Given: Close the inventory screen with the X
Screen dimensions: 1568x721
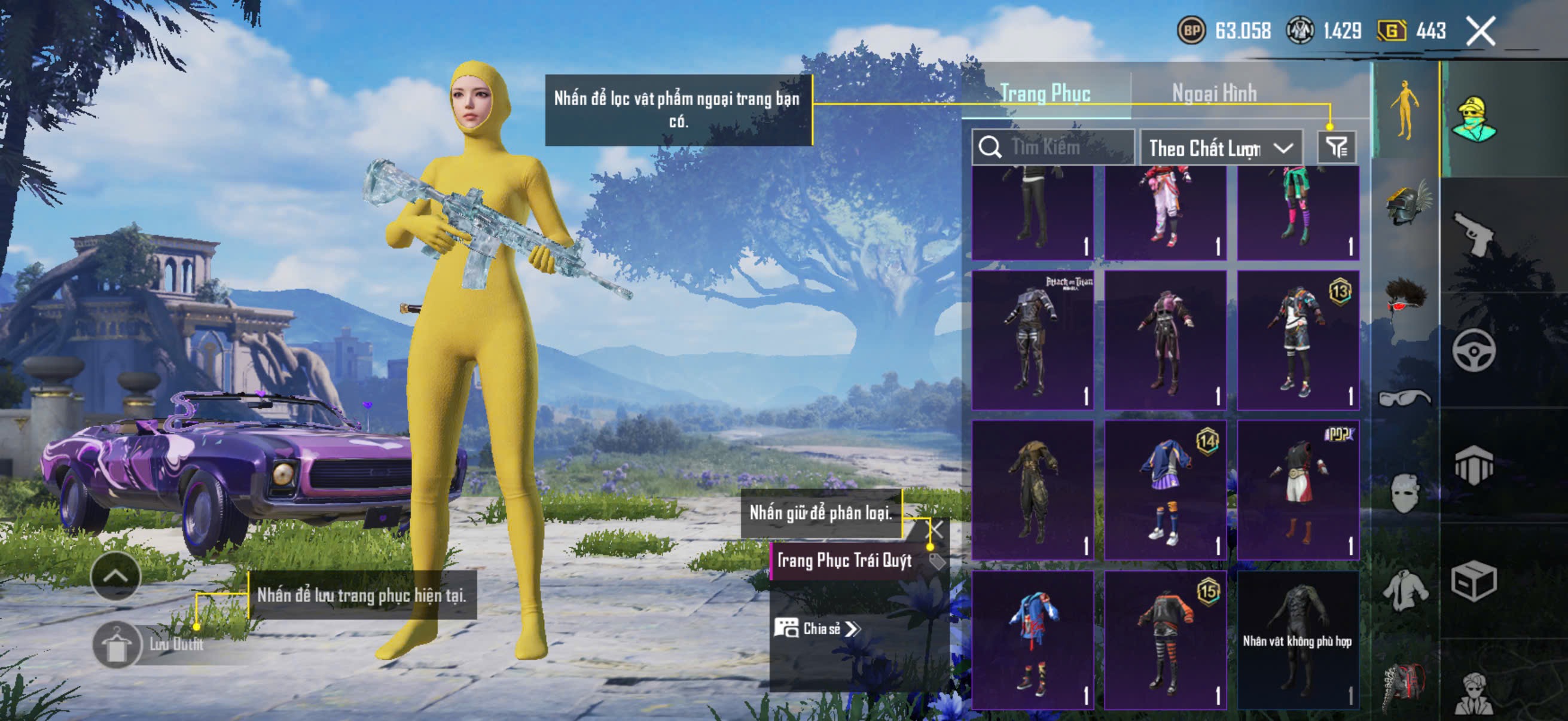Looking at the screenshot, I should pos(1479,31).
